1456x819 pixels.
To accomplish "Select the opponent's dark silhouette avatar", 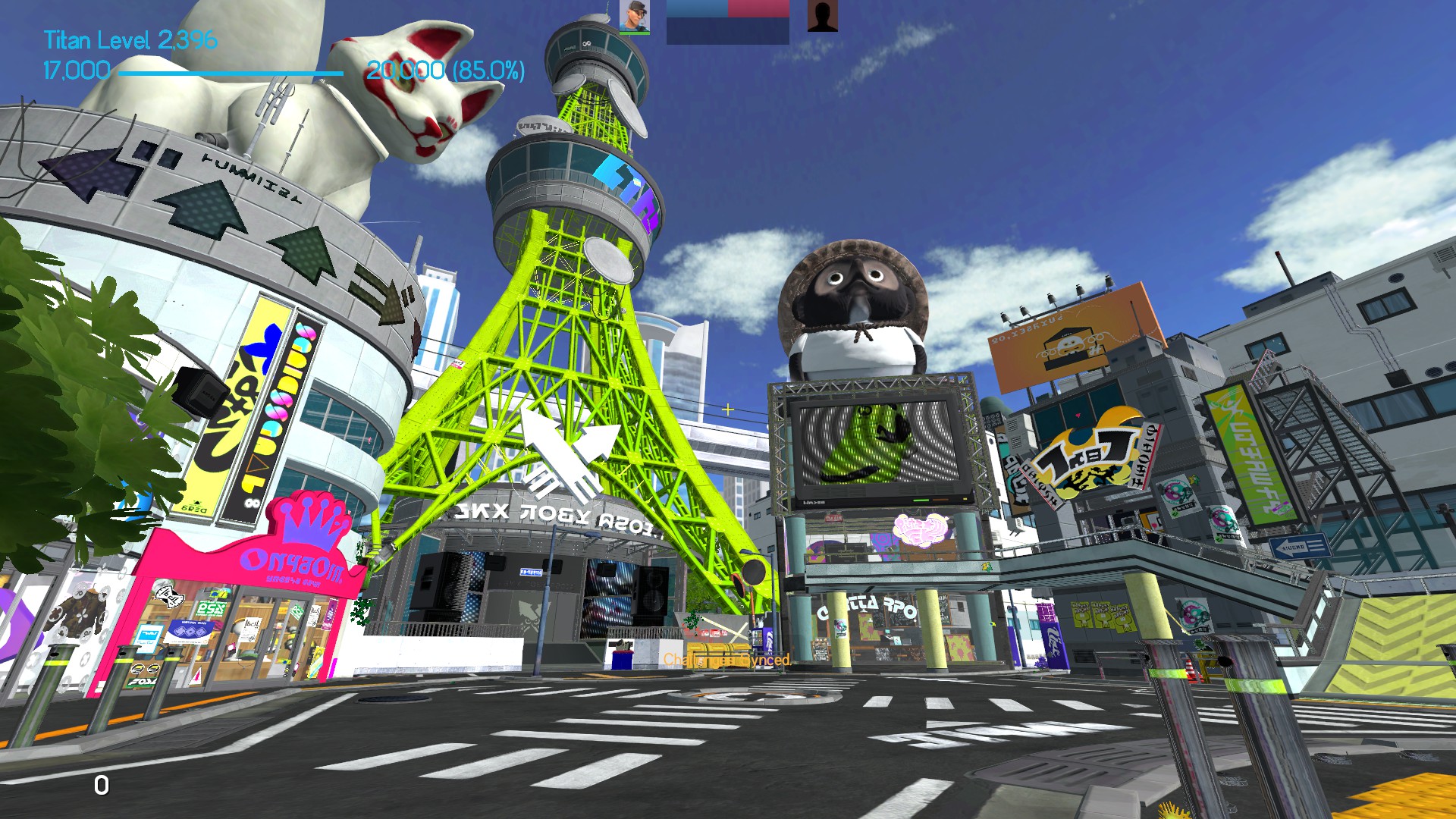I will pyautogui.click(x=822, y=16).
